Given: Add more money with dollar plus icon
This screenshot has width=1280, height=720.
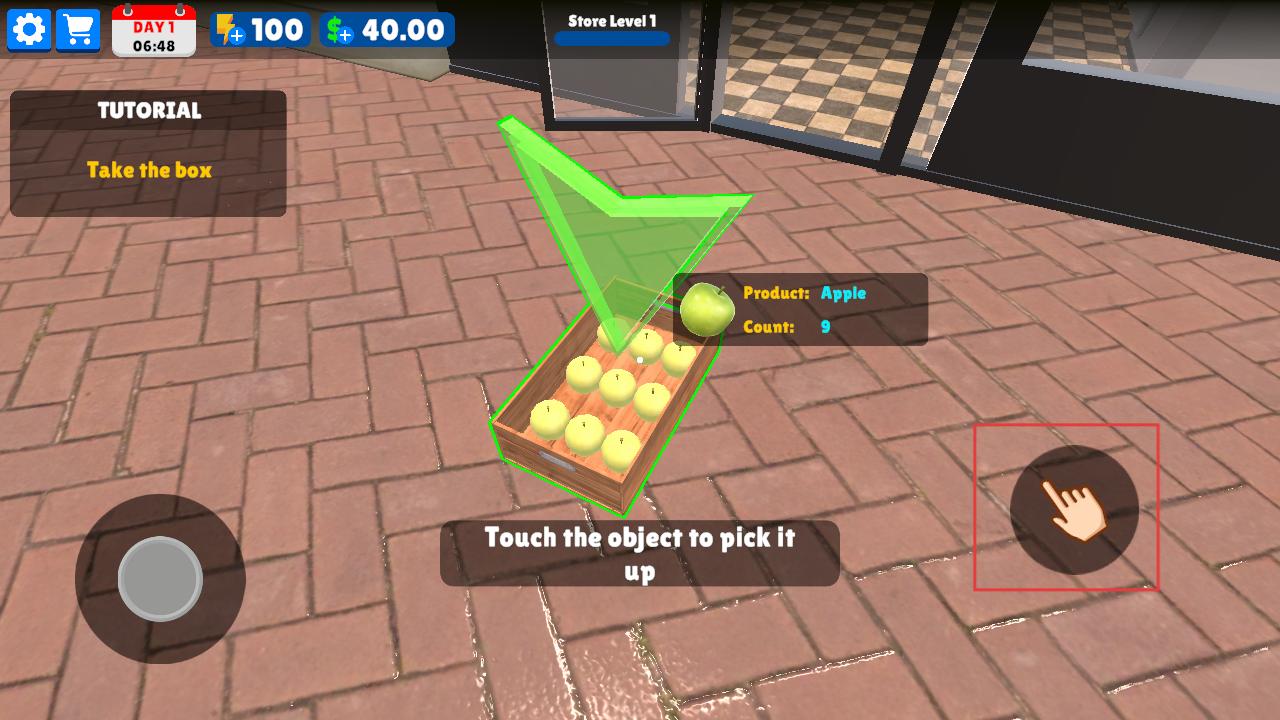Looking at the screenshot, I should tap(340, 30).
